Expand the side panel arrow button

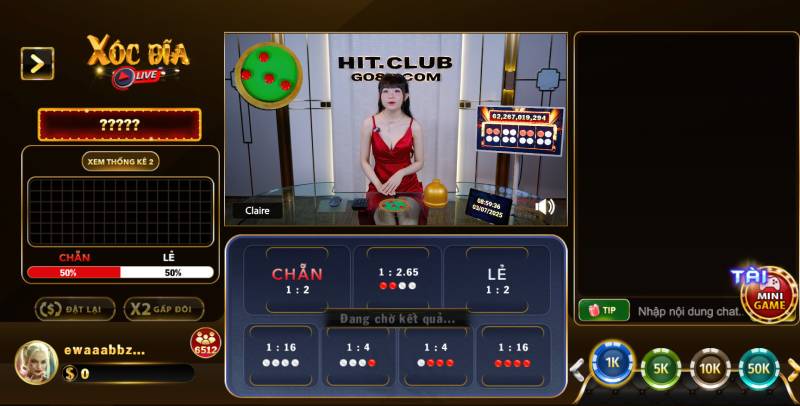click(37, 64)
